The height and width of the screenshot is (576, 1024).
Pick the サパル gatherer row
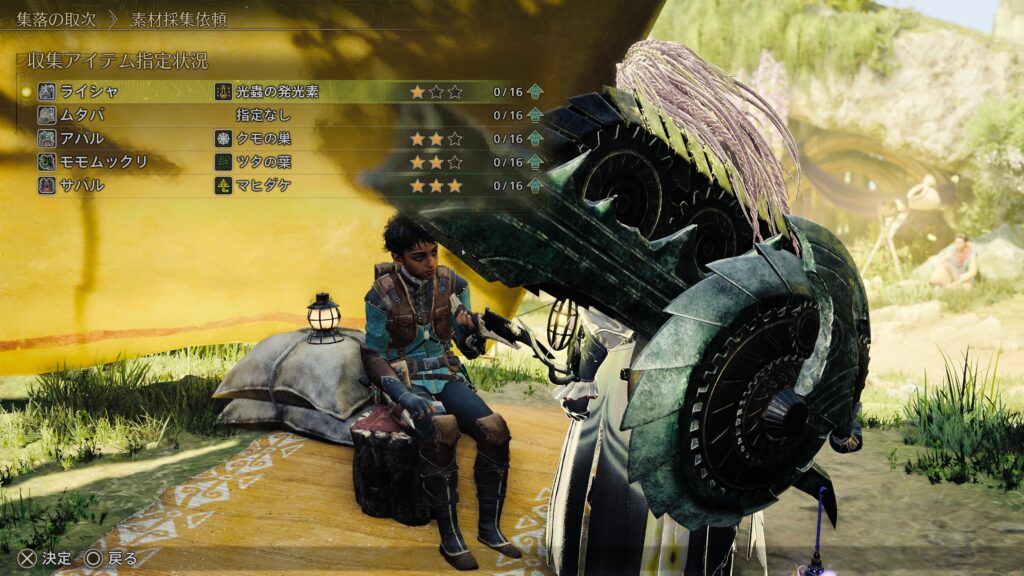[82, 185]
